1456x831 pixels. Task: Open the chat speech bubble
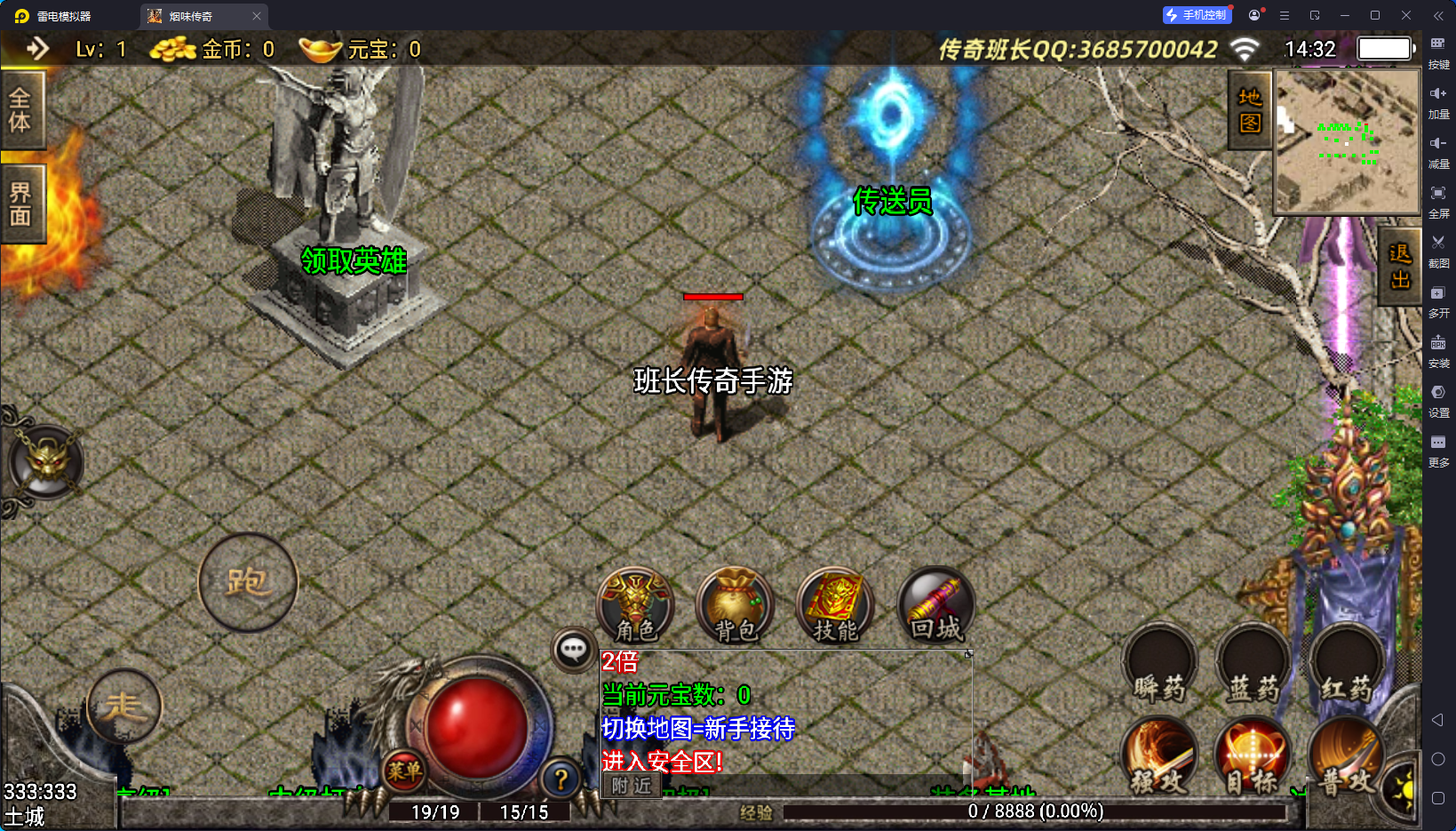573,650
